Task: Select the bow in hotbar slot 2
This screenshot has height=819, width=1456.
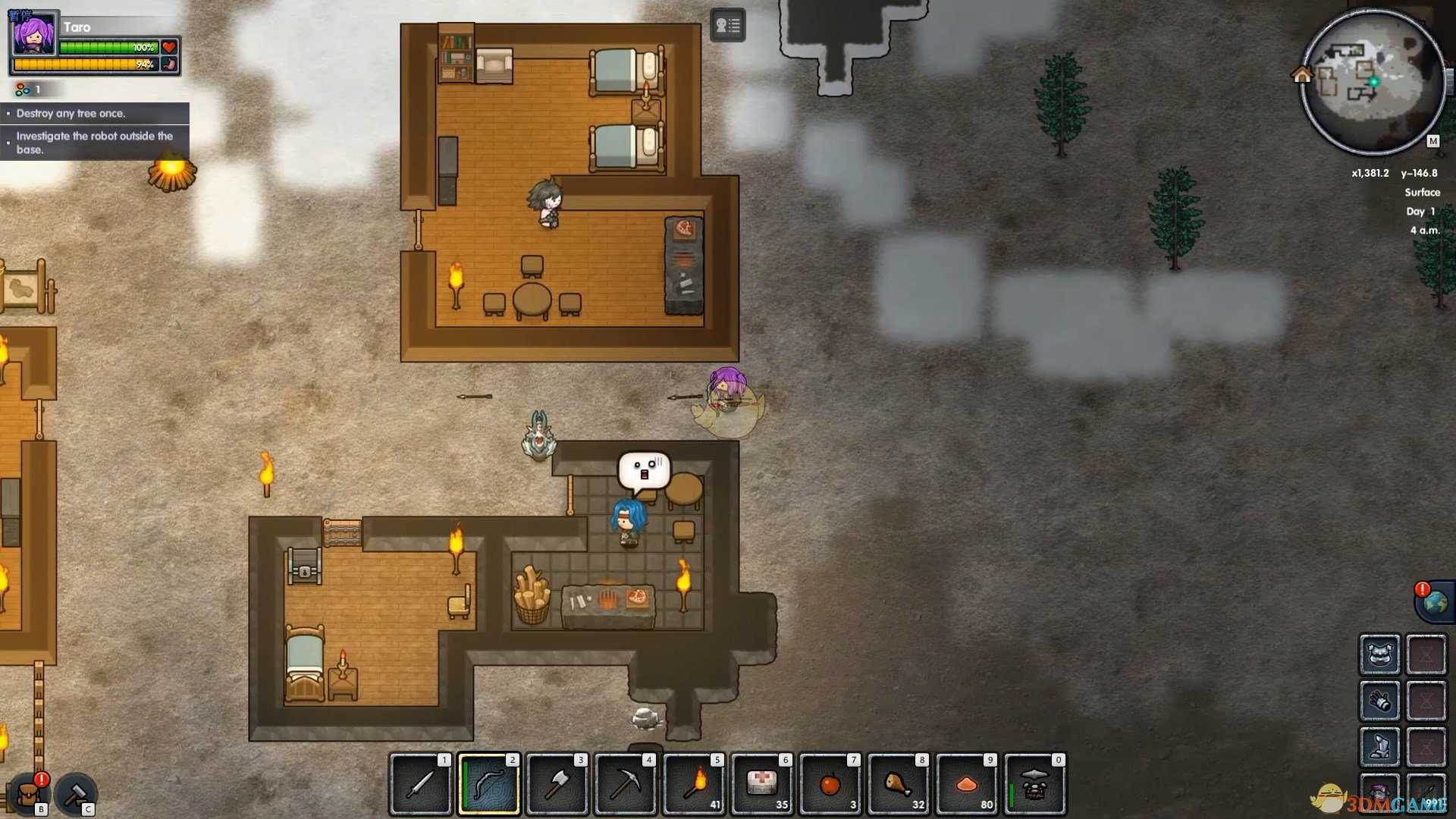Action: pos(489,785)
